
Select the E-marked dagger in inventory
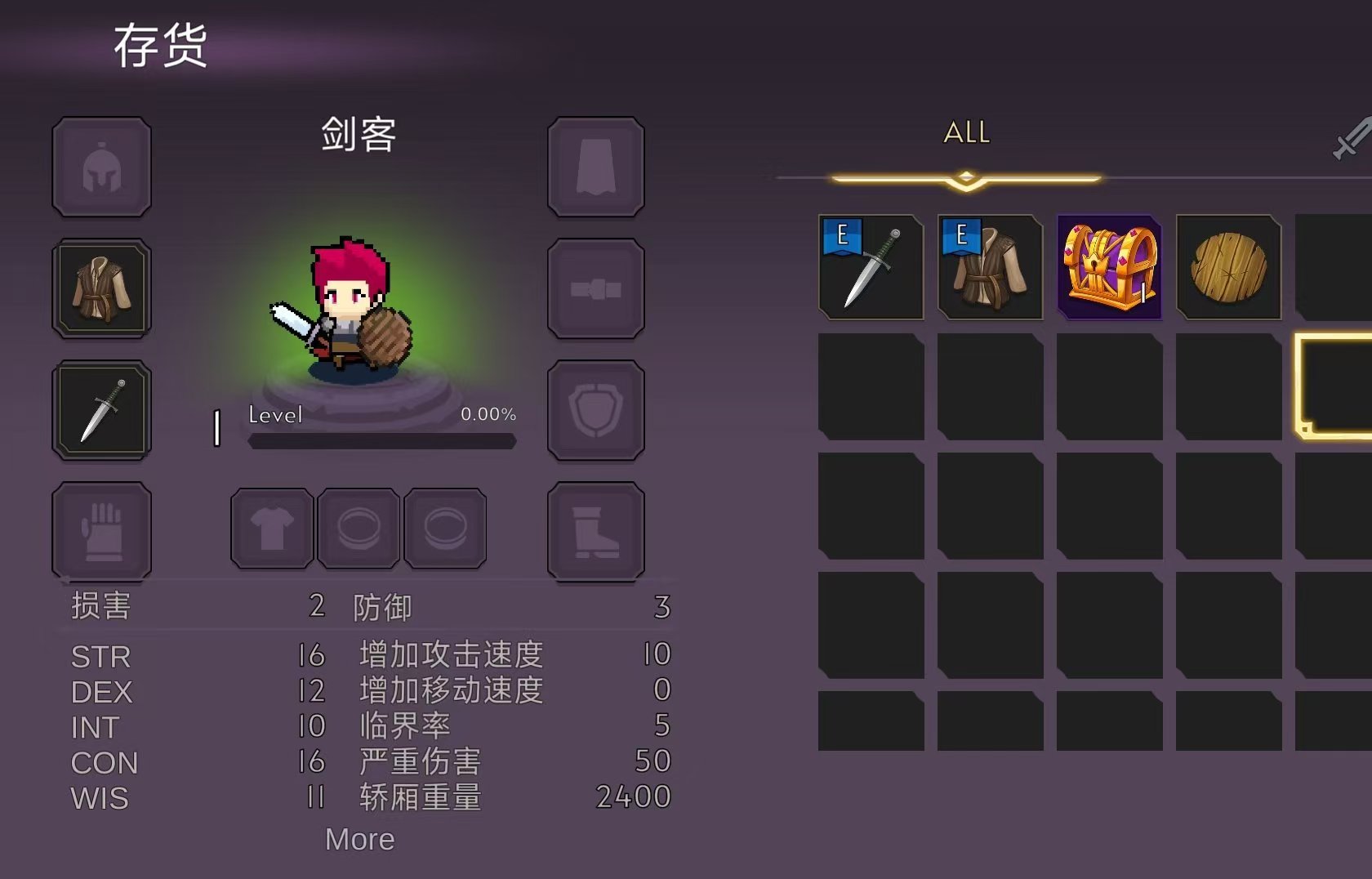(871, 268)
